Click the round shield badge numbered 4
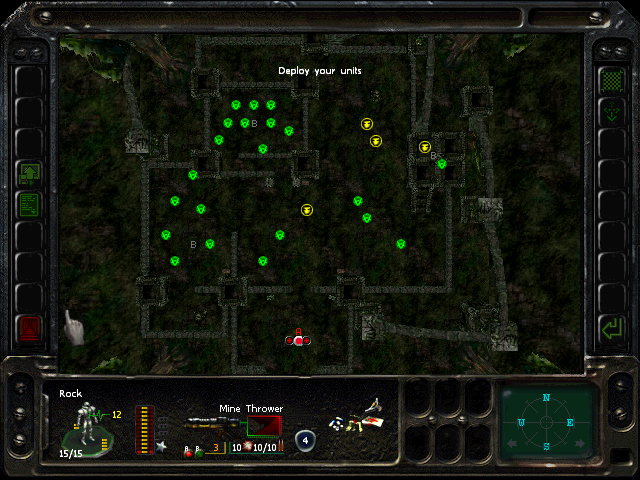640x480 pixels. coord(305,440)
